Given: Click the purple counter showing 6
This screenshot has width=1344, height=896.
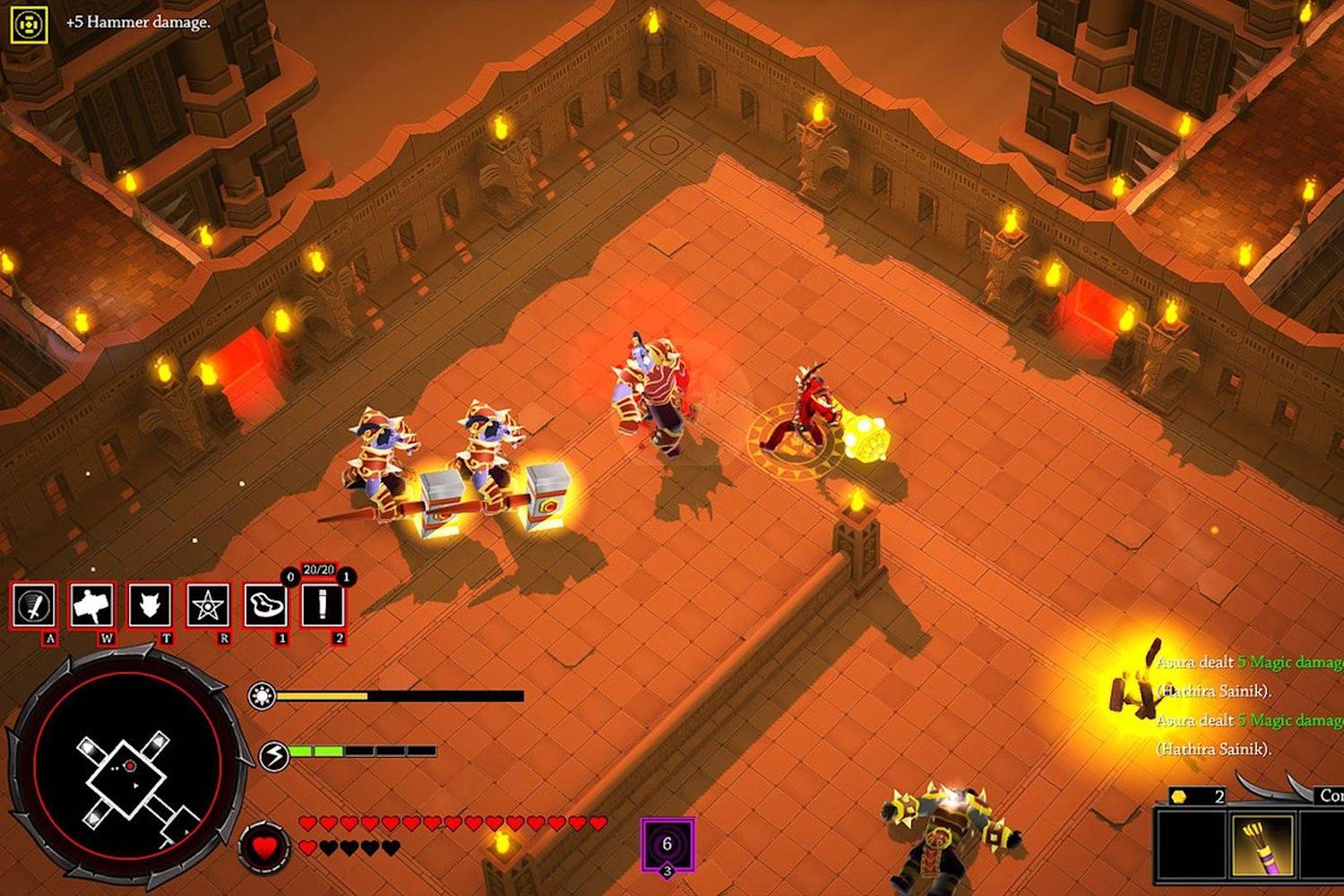Looking at the screenshot, I should coord(667,840).
